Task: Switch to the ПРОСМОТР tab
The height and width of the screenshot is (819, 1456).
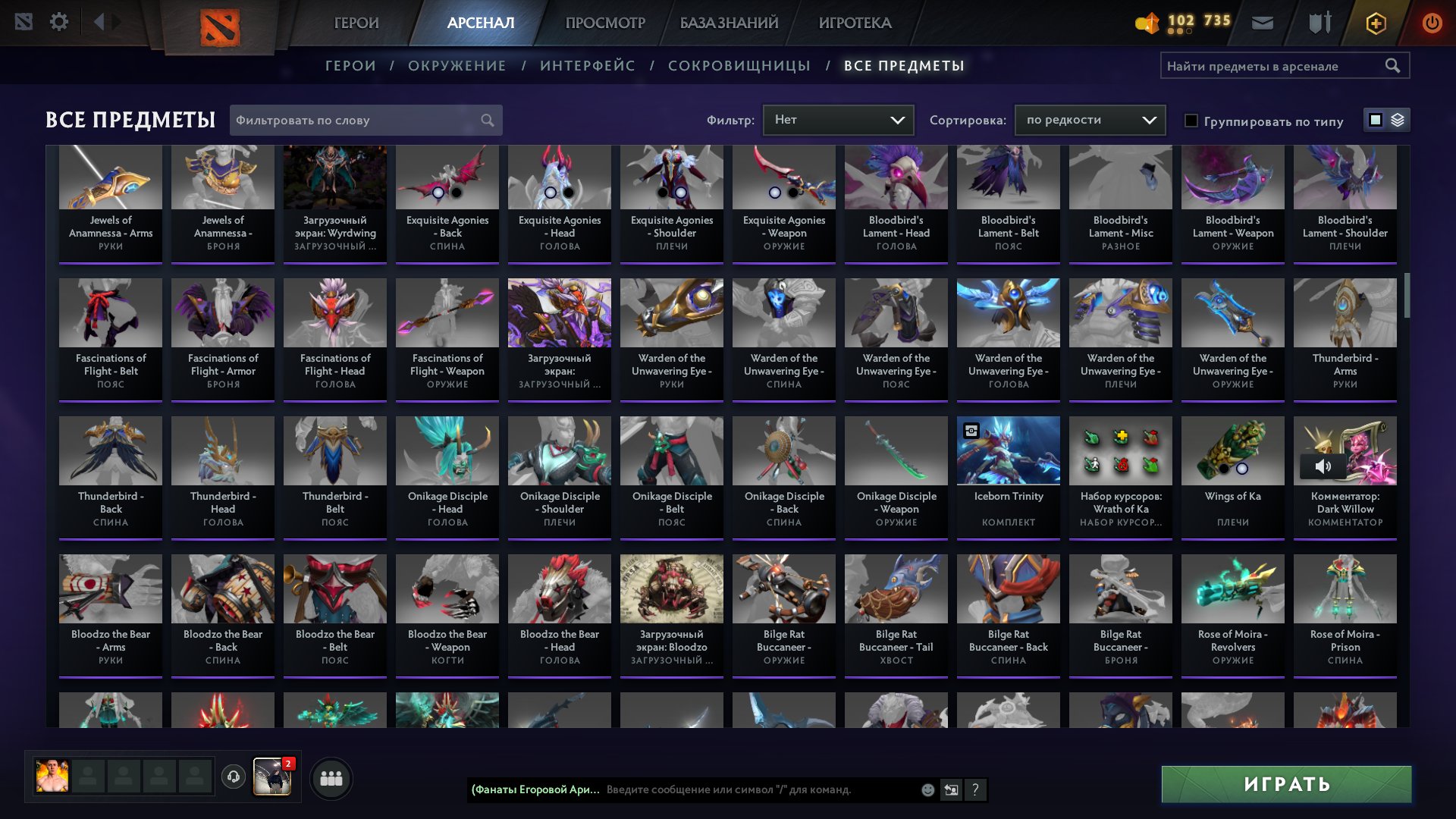Action: (x=604, y=22)
